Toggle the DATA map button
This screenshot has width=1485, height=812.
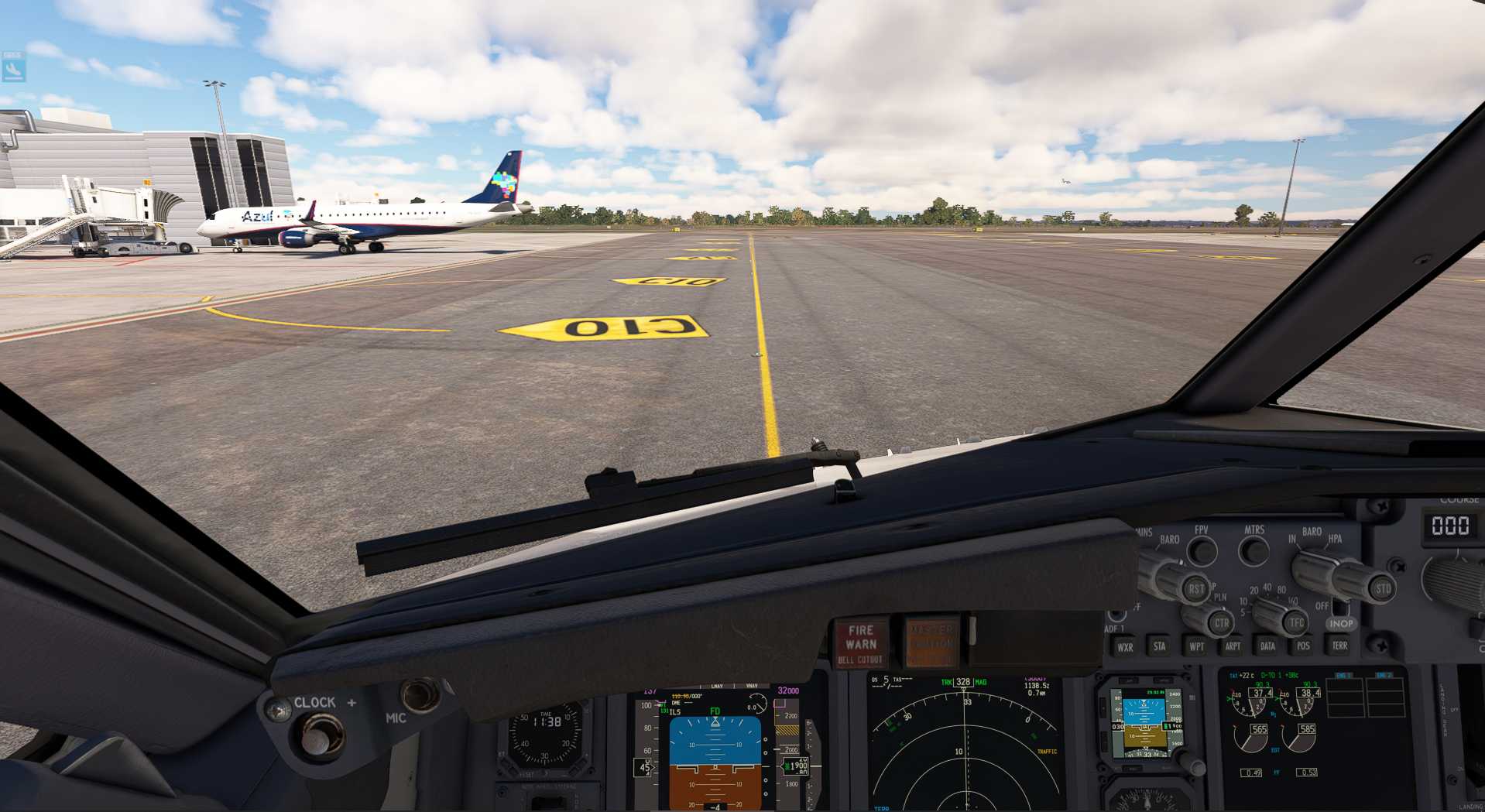(x=1267, y=646)
